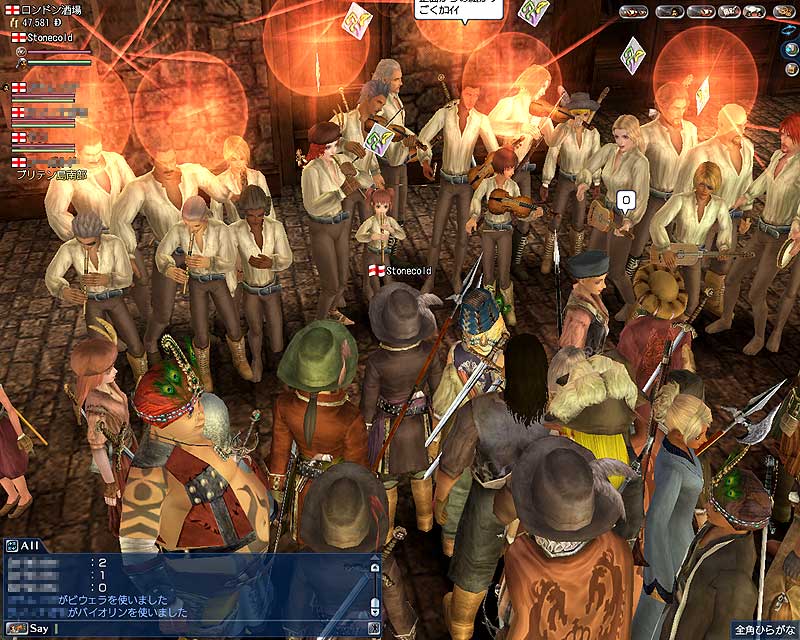Click the small icon beside the chat input
Screen dimensions: 800x640
click(374, 628)
